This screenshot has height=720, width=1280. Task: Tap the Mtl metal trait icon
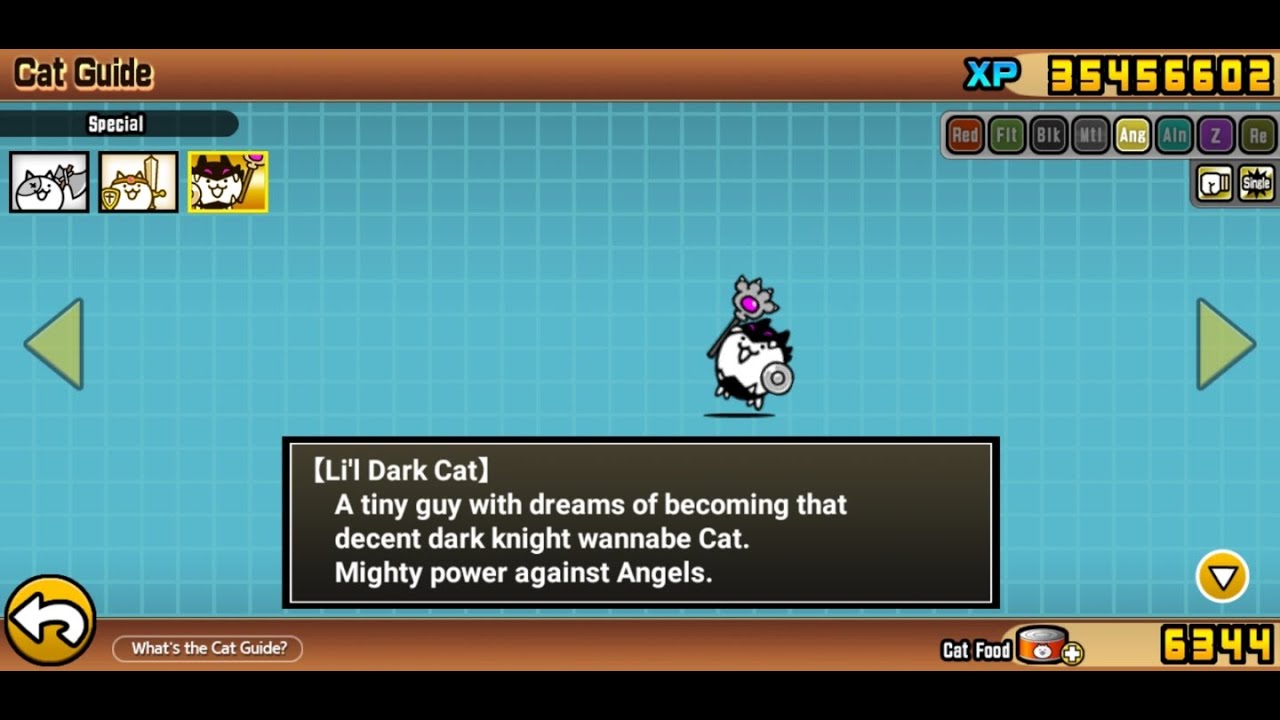1090,135
